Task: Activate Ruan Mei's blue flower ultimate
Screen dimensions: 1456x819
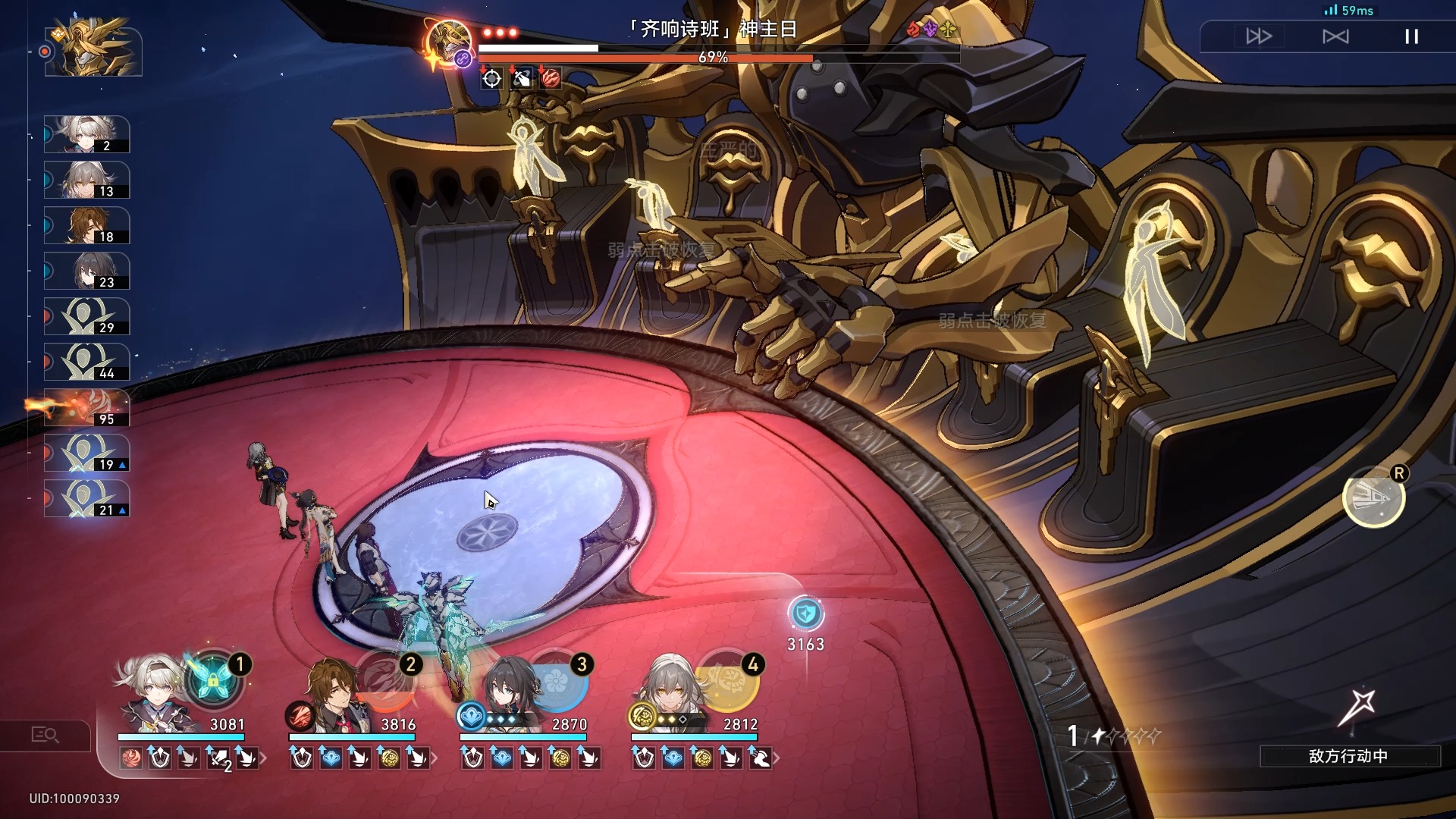Action: point(557,680)
